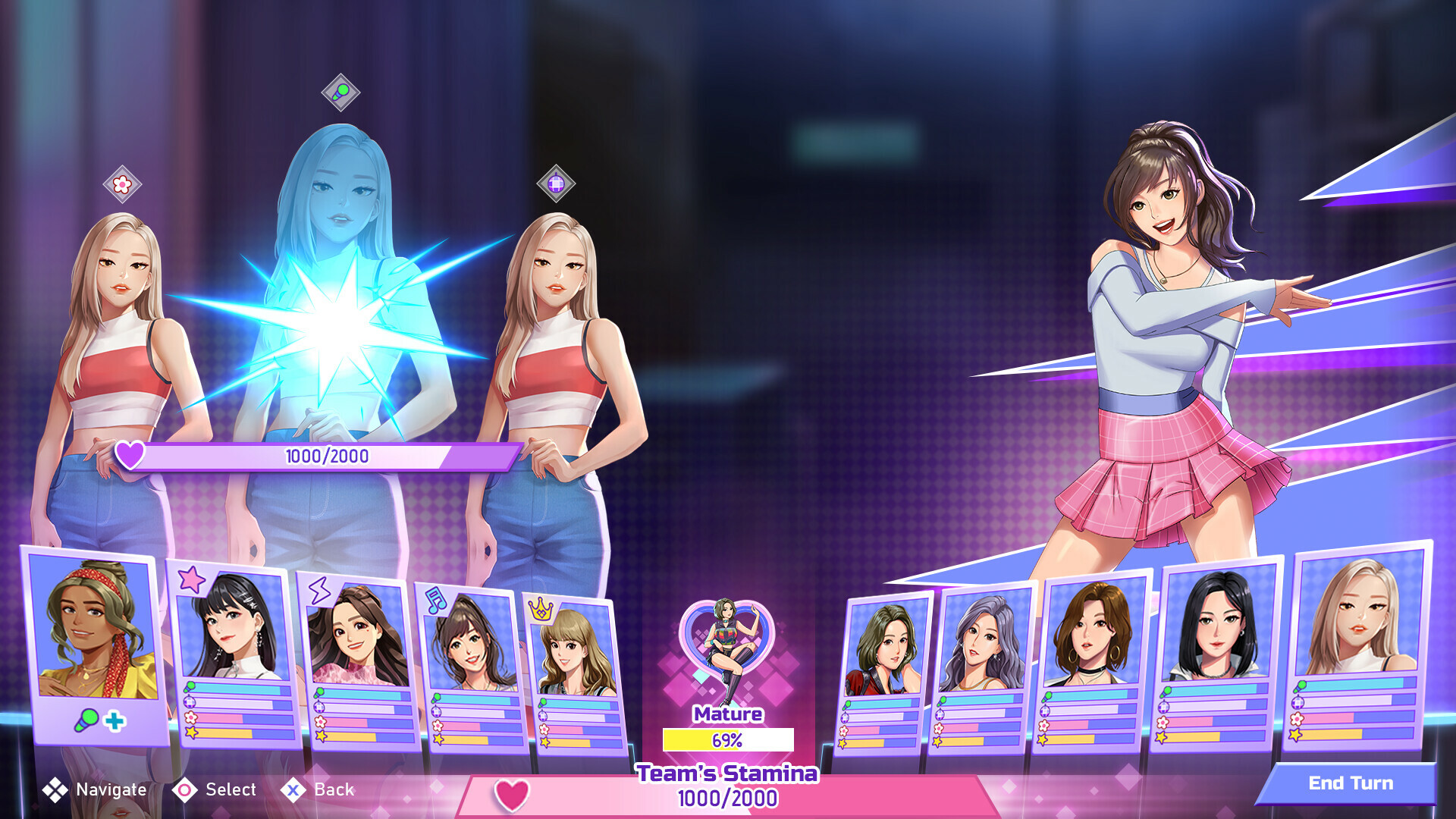This screenshot has height=819, width=1456.
Task: Click the 1000/2000 enemy health bar
Action: (325, 456)
